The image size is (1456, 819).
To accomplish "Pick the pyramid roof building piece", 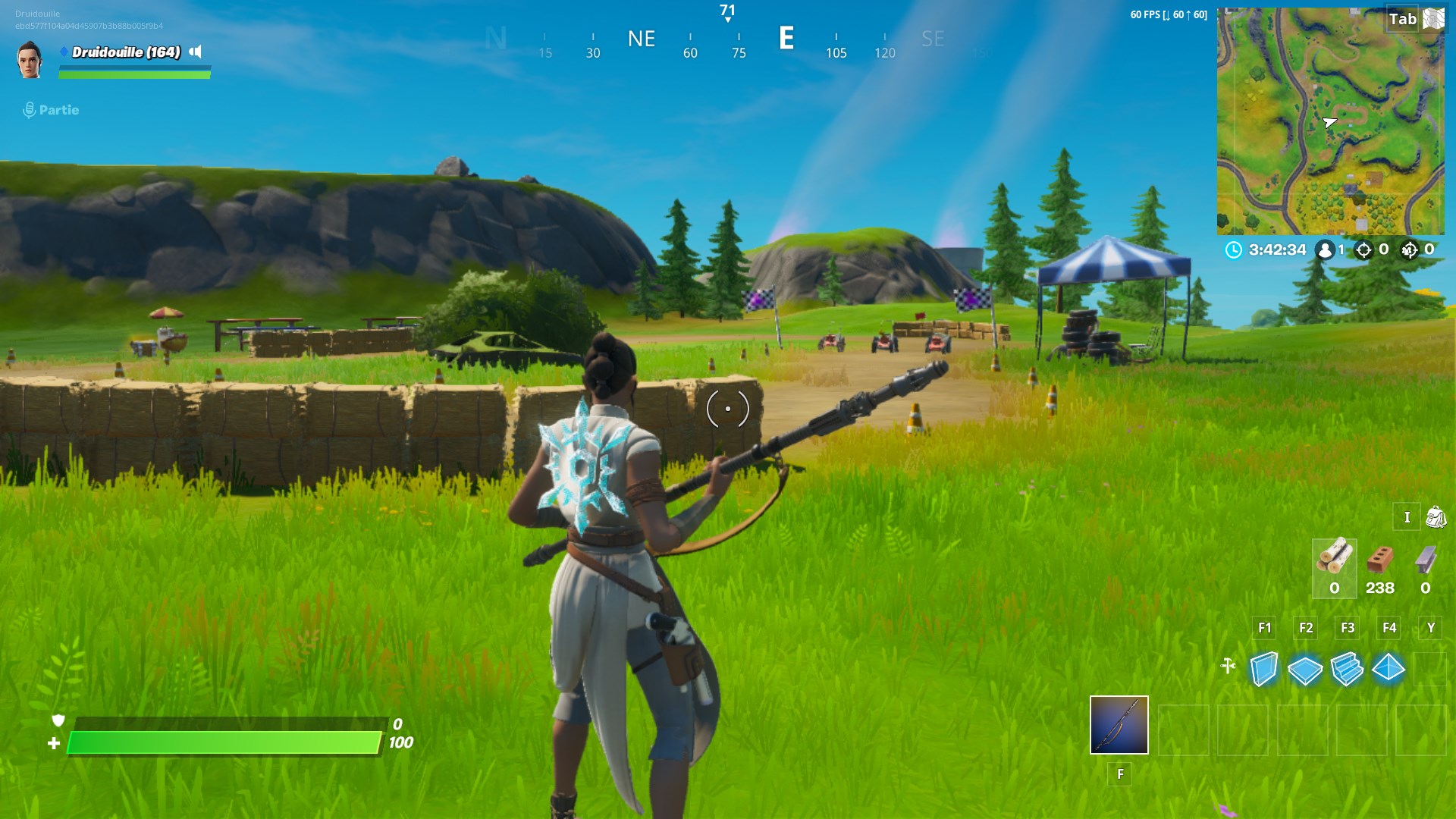I will [x=1389, y=669].
